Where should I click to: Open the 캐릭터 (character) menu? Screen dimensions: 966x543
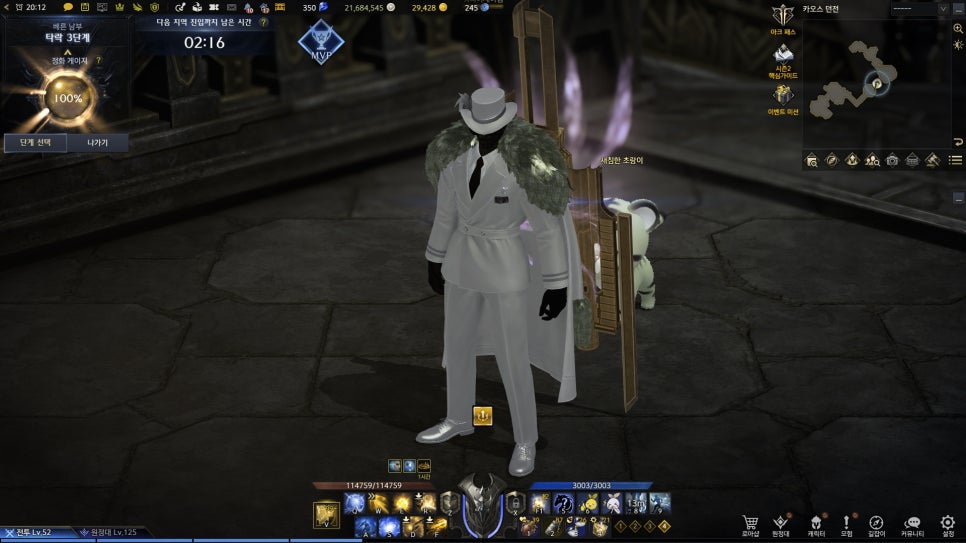pyautogui.click(x=815, y=522)
